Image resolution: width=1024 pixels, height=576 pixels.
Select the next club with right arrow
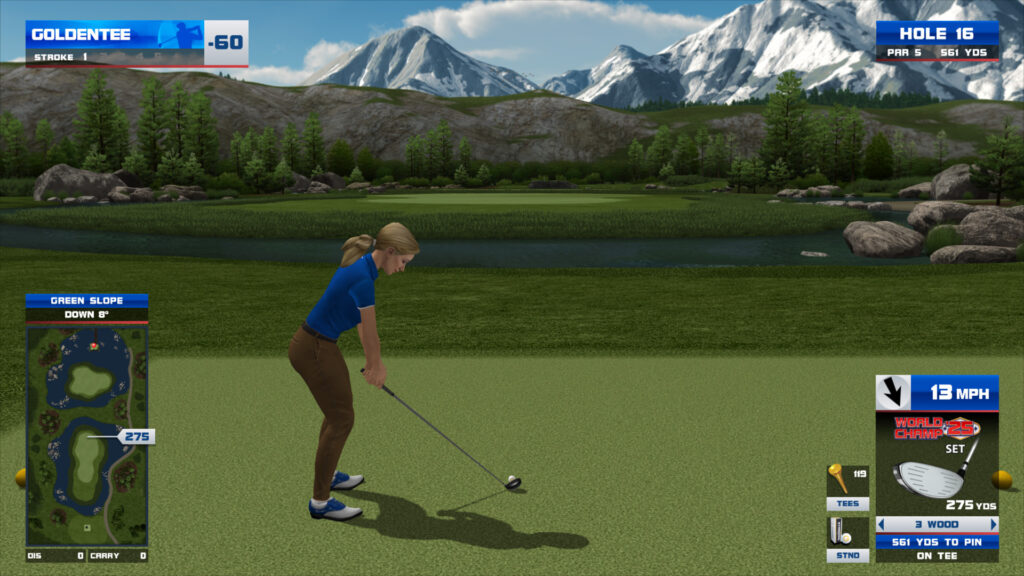click(x=994, y=524)
